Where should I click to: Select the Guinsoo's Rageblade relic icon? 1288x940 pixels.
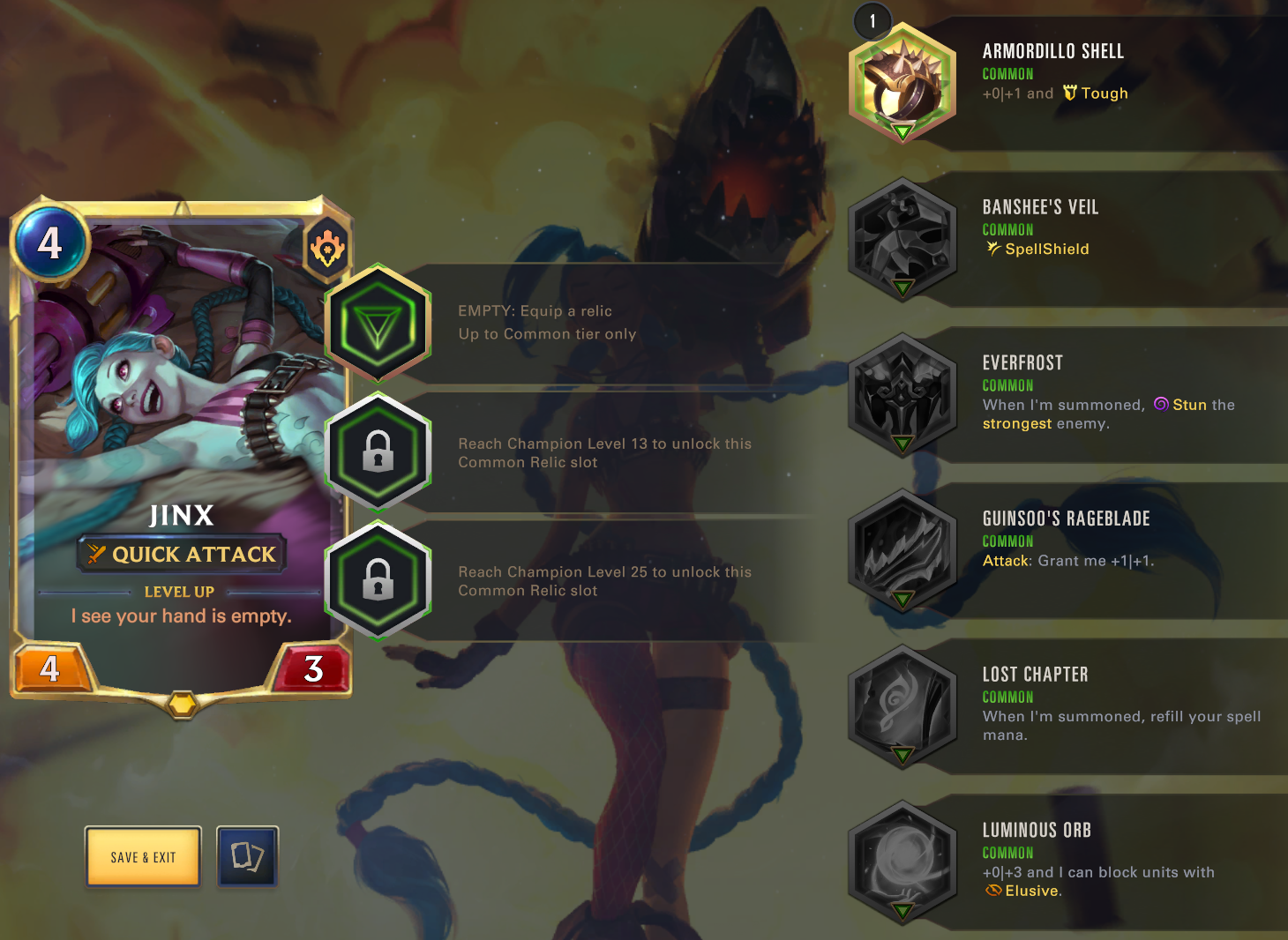coord(902,548)
